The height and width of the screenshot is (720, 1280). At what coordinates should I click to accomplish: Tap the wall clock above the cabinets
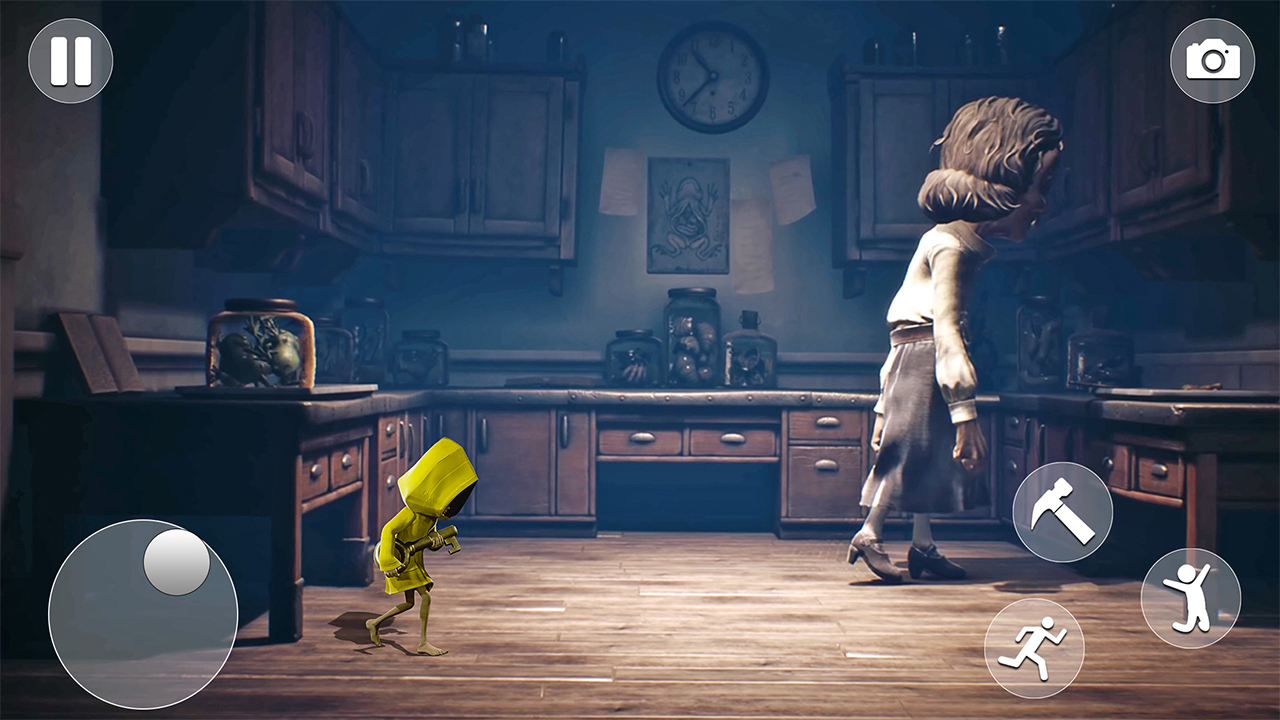712,75
